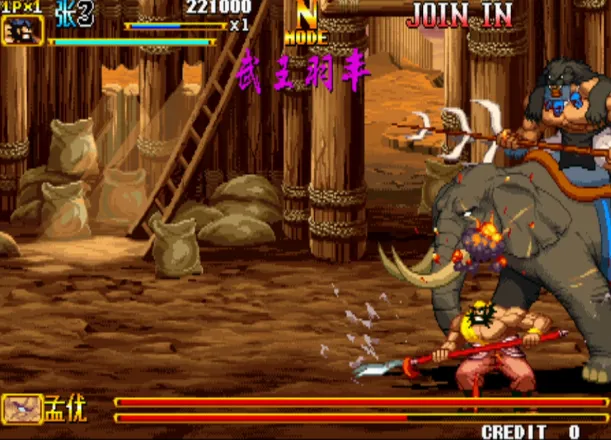Screen dimensions: 611x440
Task: Click the boss 孟优 portrait icon
Action: point(22,407)
